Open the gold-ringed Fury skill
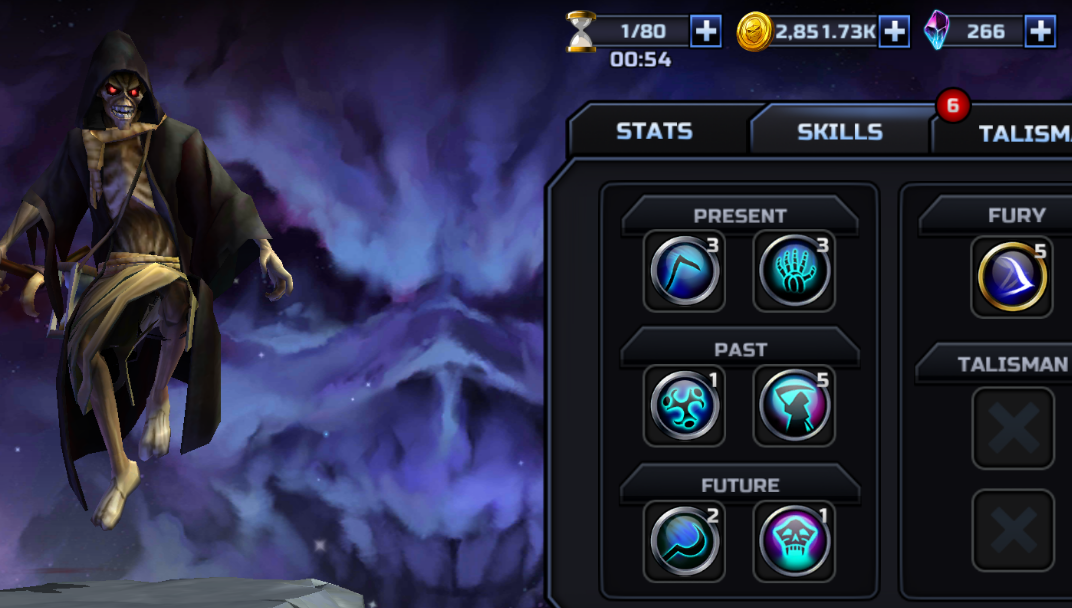 click(x=1012, y=277)
